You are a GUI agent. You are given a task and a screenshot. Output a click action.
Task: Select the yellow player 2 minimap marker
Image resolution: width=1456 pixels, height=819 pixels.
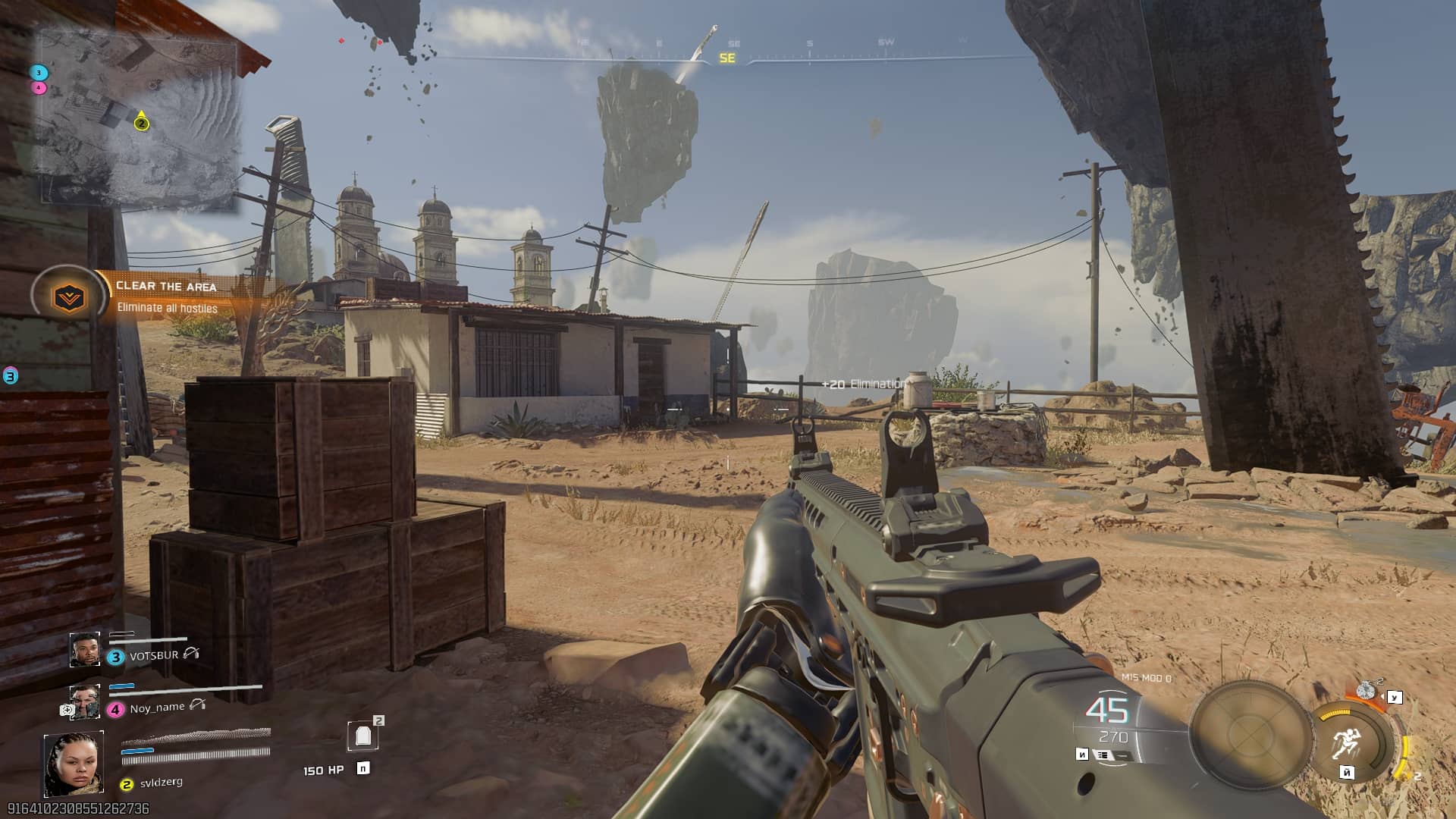tap(141, 124)
